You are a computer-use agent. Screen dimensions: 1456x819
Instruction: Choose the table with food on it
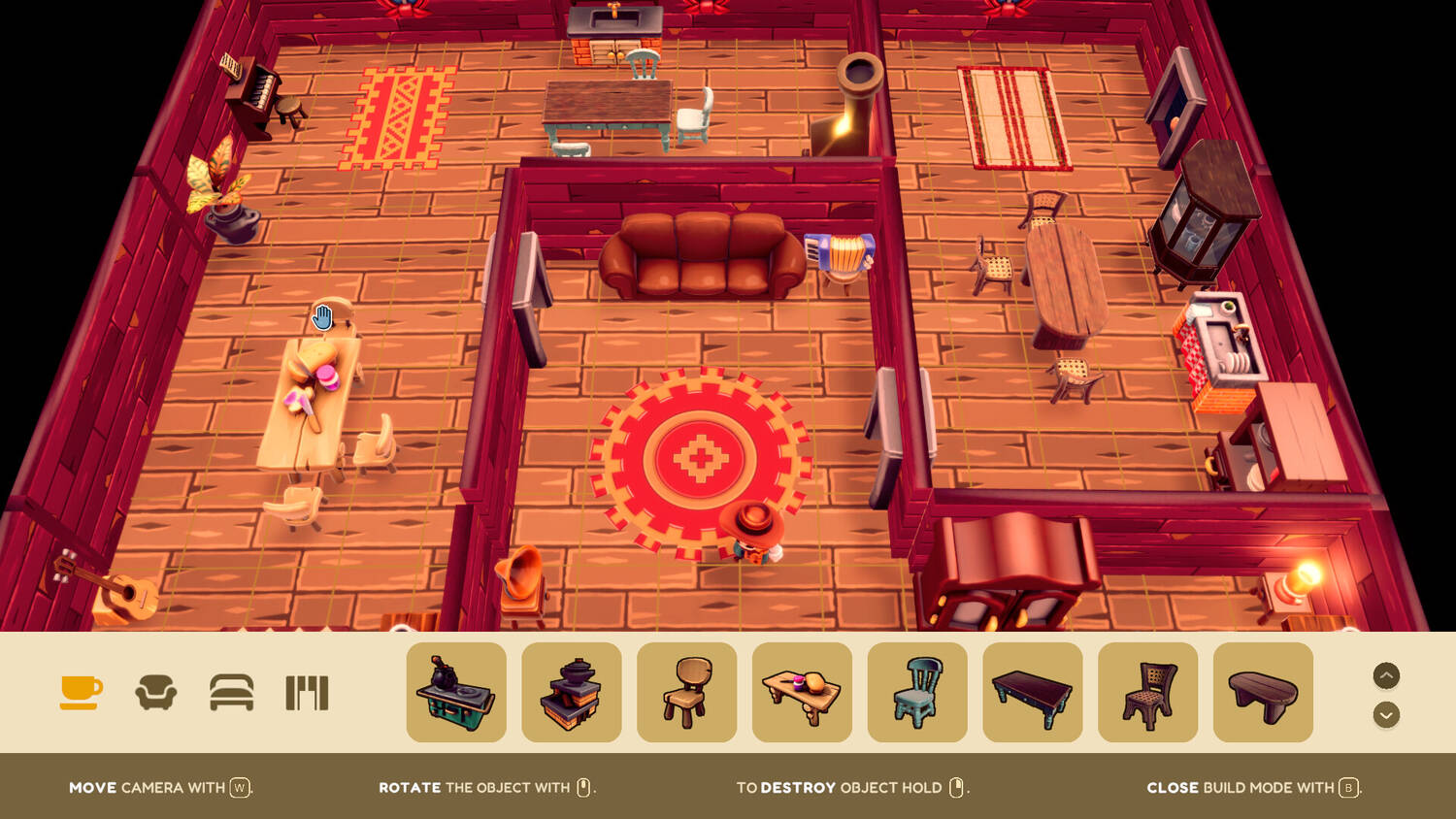pos(802,693)
